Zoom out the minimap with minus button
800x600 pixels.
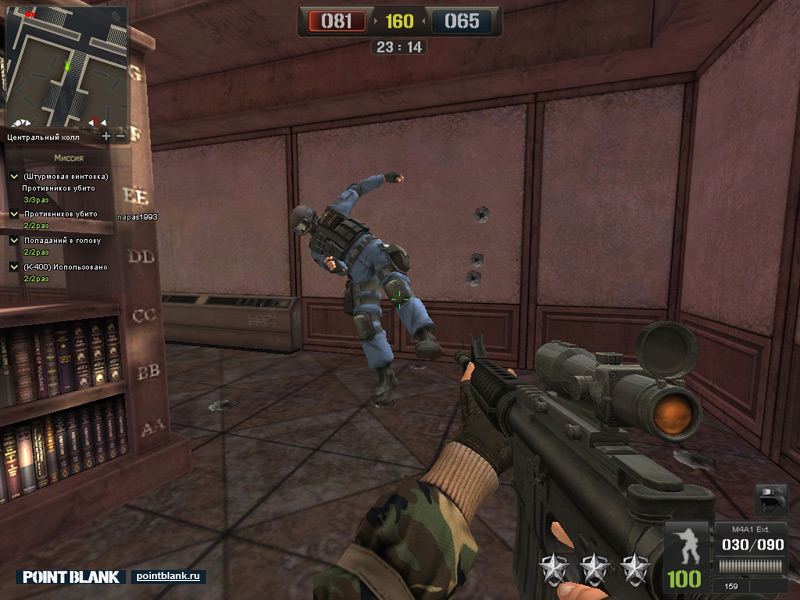pos(121,135)
